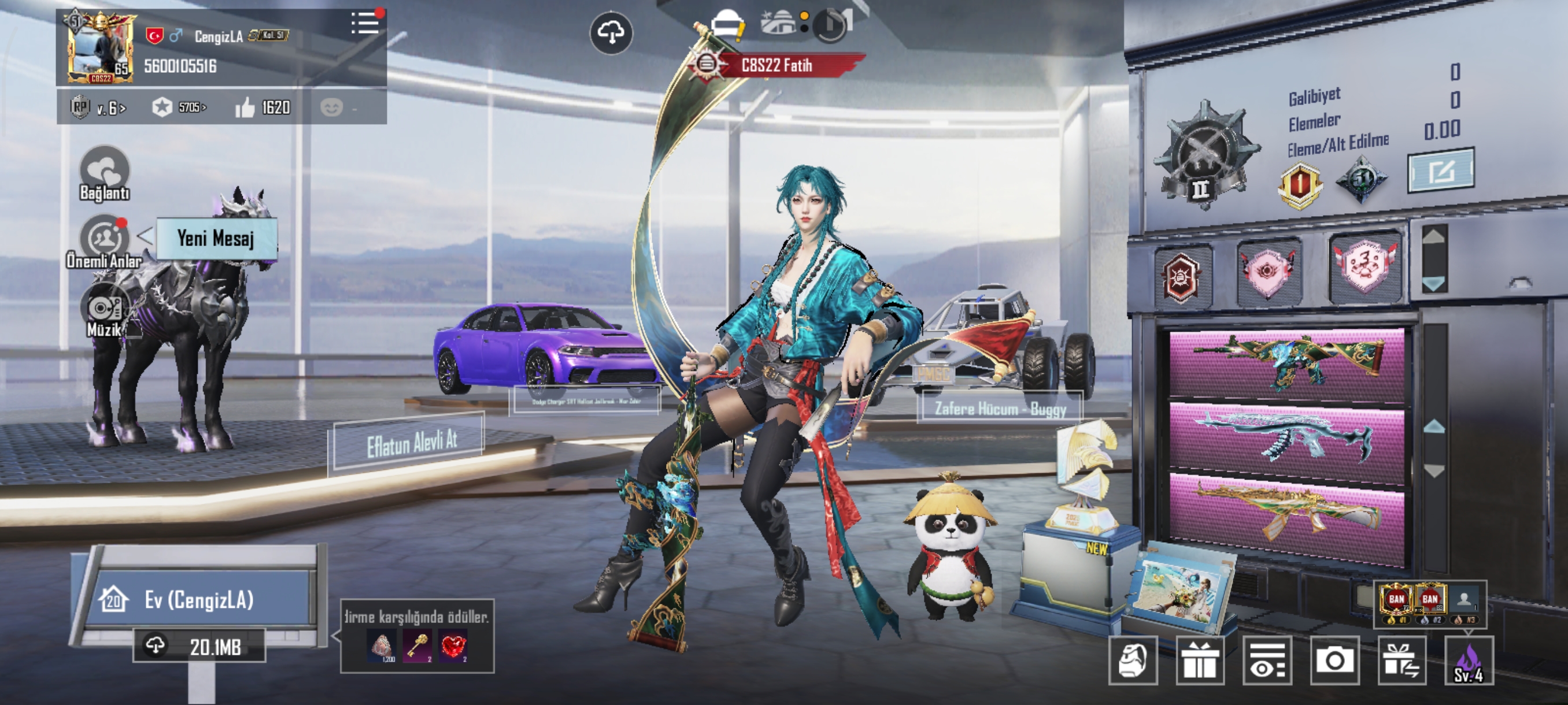The height and width of the screenshot is (705, 1568).
Task: Edit the stats showcase panel
Action: [x=1441, y=171]
